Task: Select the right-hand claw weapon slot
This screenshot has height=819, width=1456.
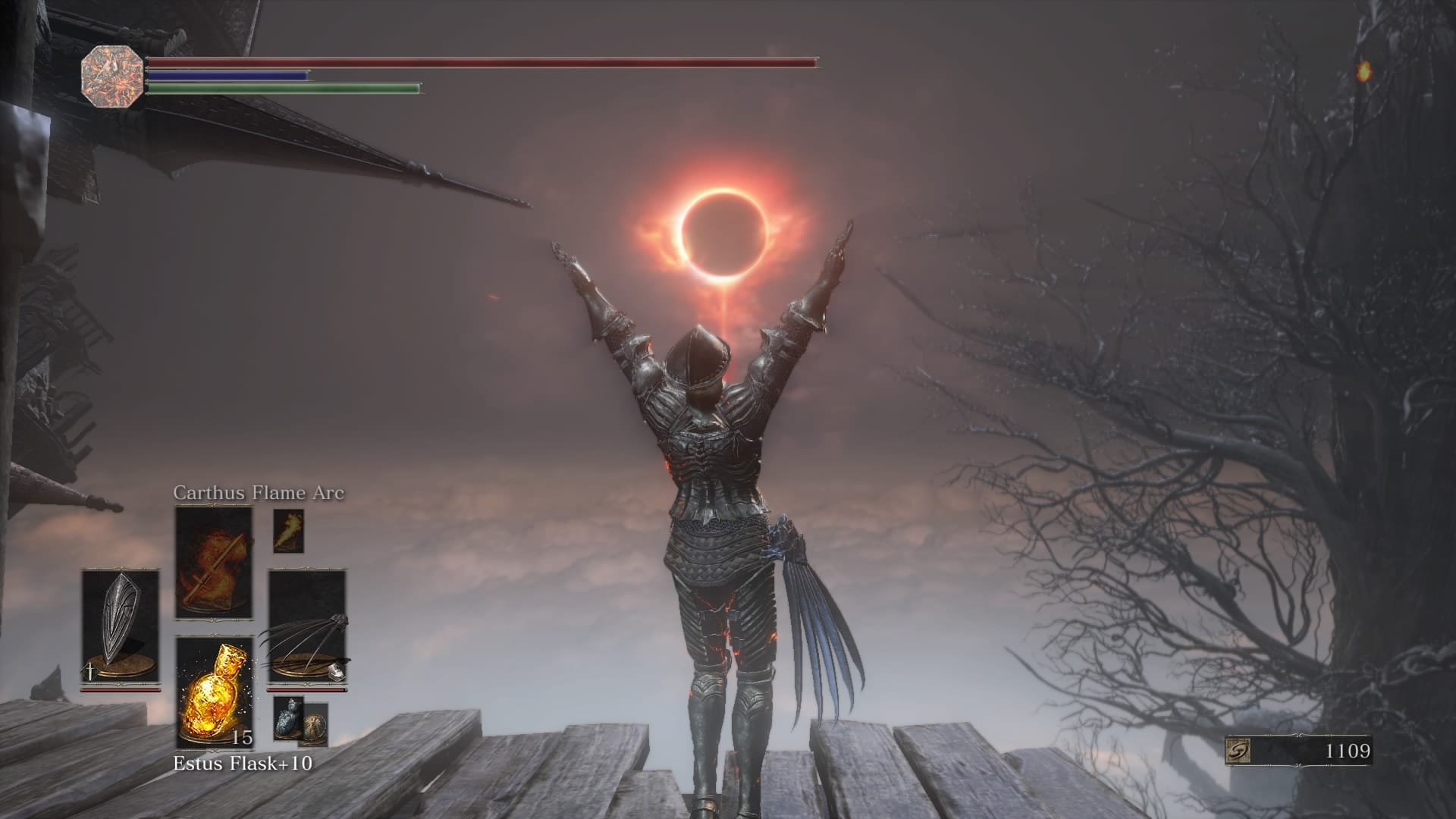Action: [x=306, y=626]
